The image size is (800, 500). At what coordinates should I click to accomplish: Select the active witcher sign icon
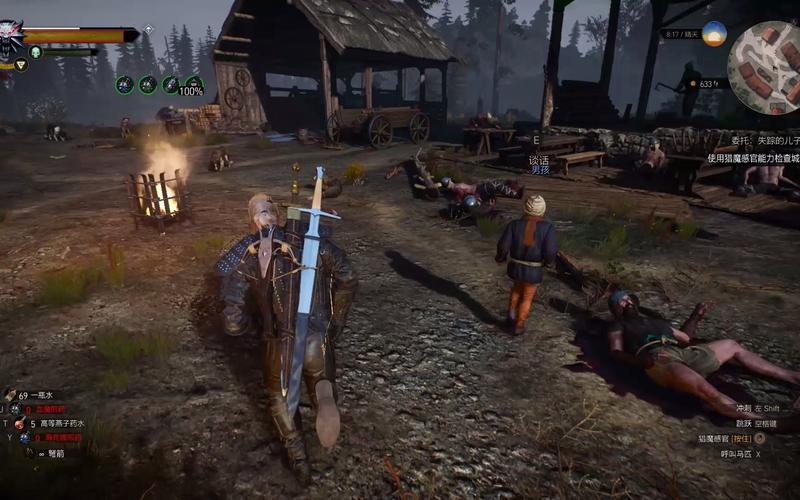(20, 65)
